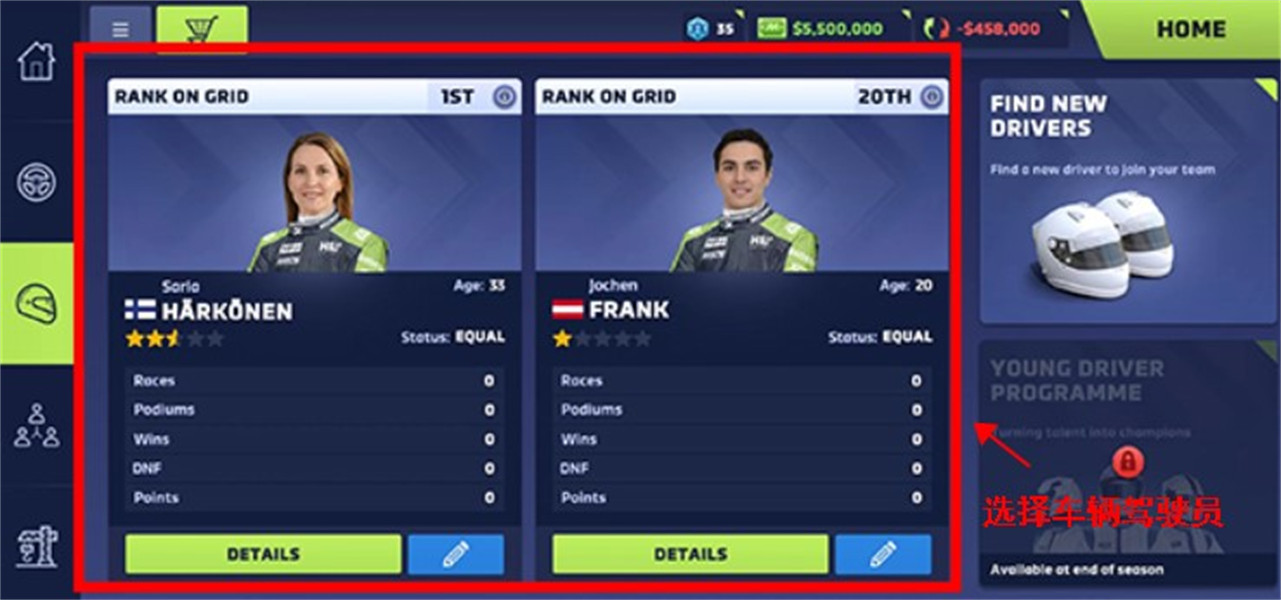Go to the HOME screen
The height and width of the screenshot is (600, 1281).
coord(1190,30)
